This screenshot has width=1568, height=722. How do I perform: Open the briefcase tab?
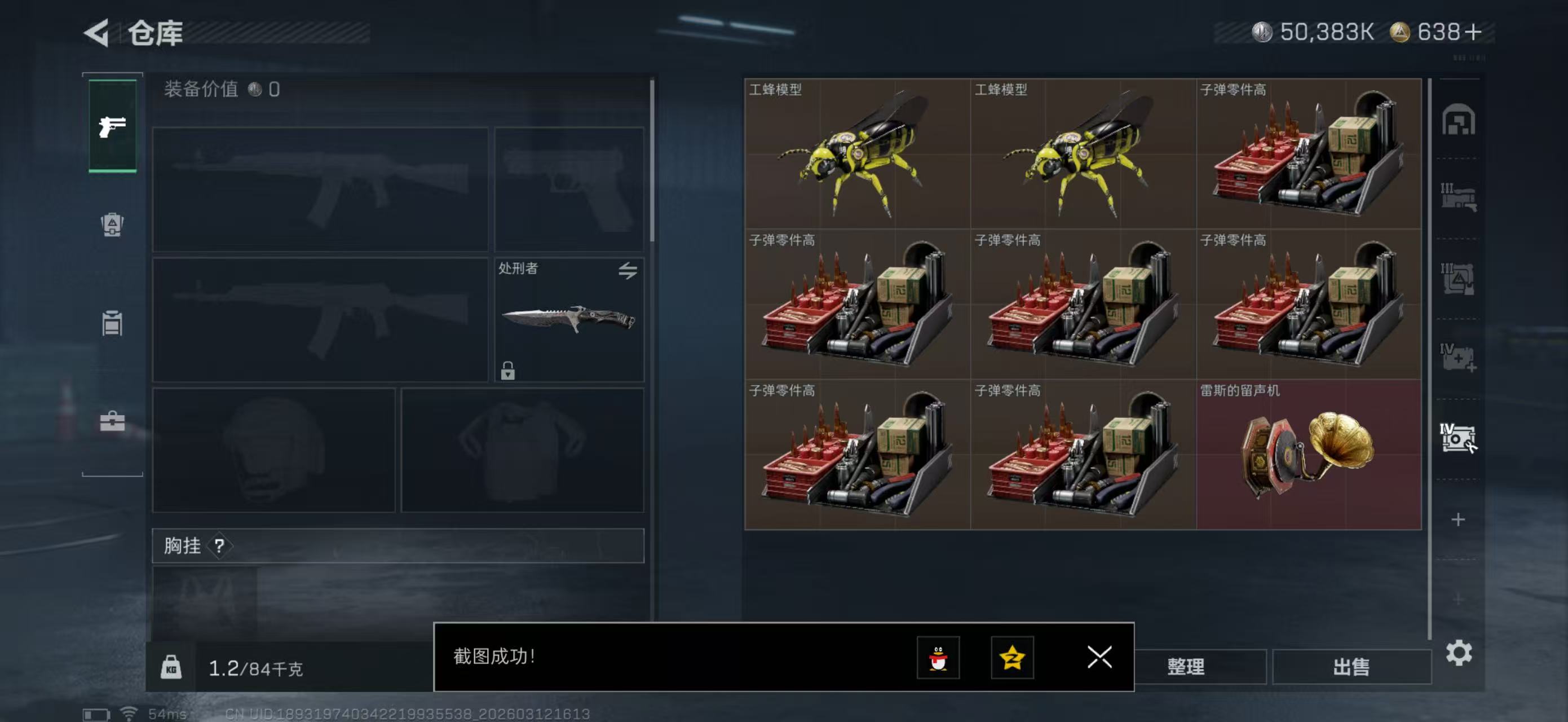(112, 421)
